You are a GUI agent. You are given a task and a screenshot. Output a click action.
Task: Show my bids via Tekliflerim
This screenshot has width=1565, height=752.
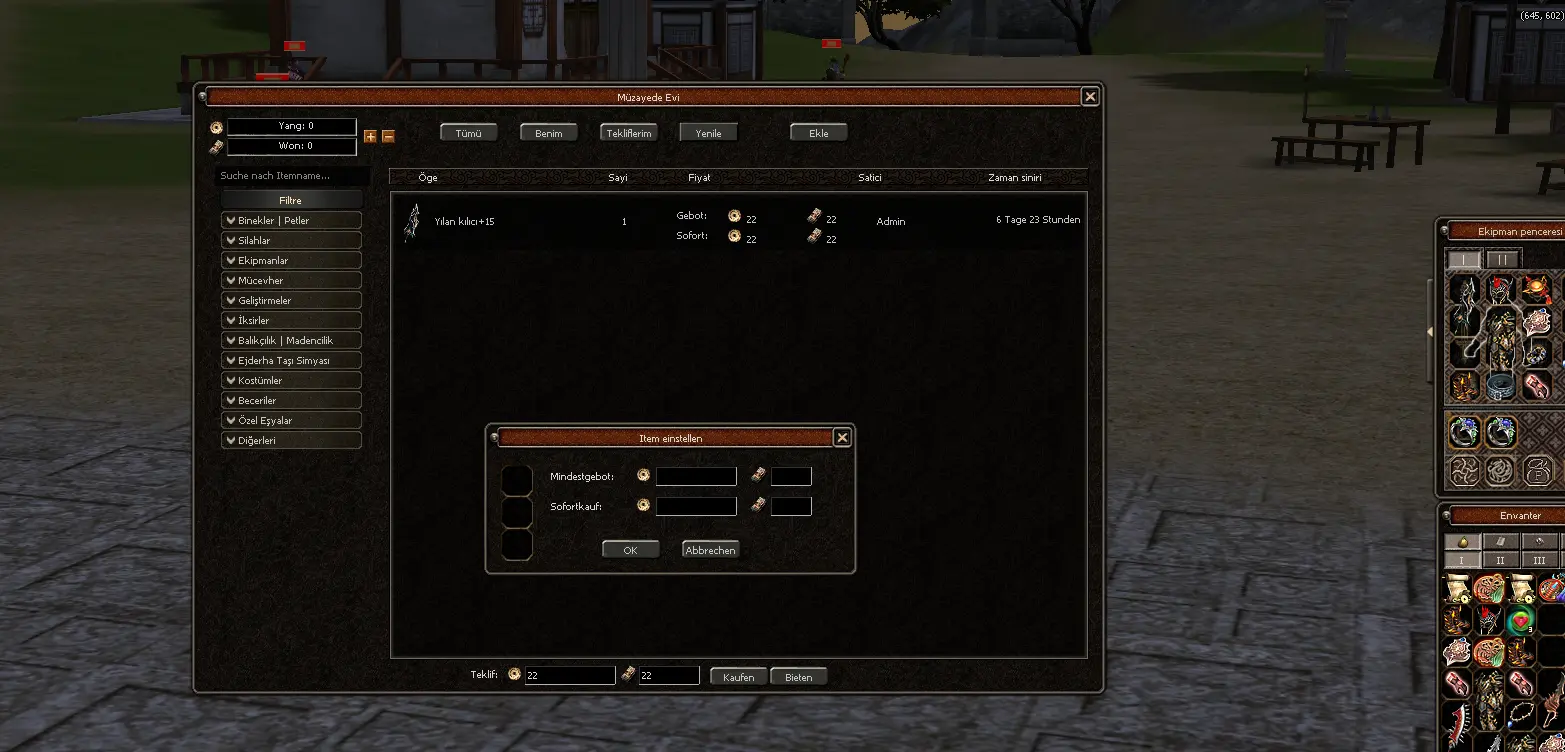(x=629, y=133)
